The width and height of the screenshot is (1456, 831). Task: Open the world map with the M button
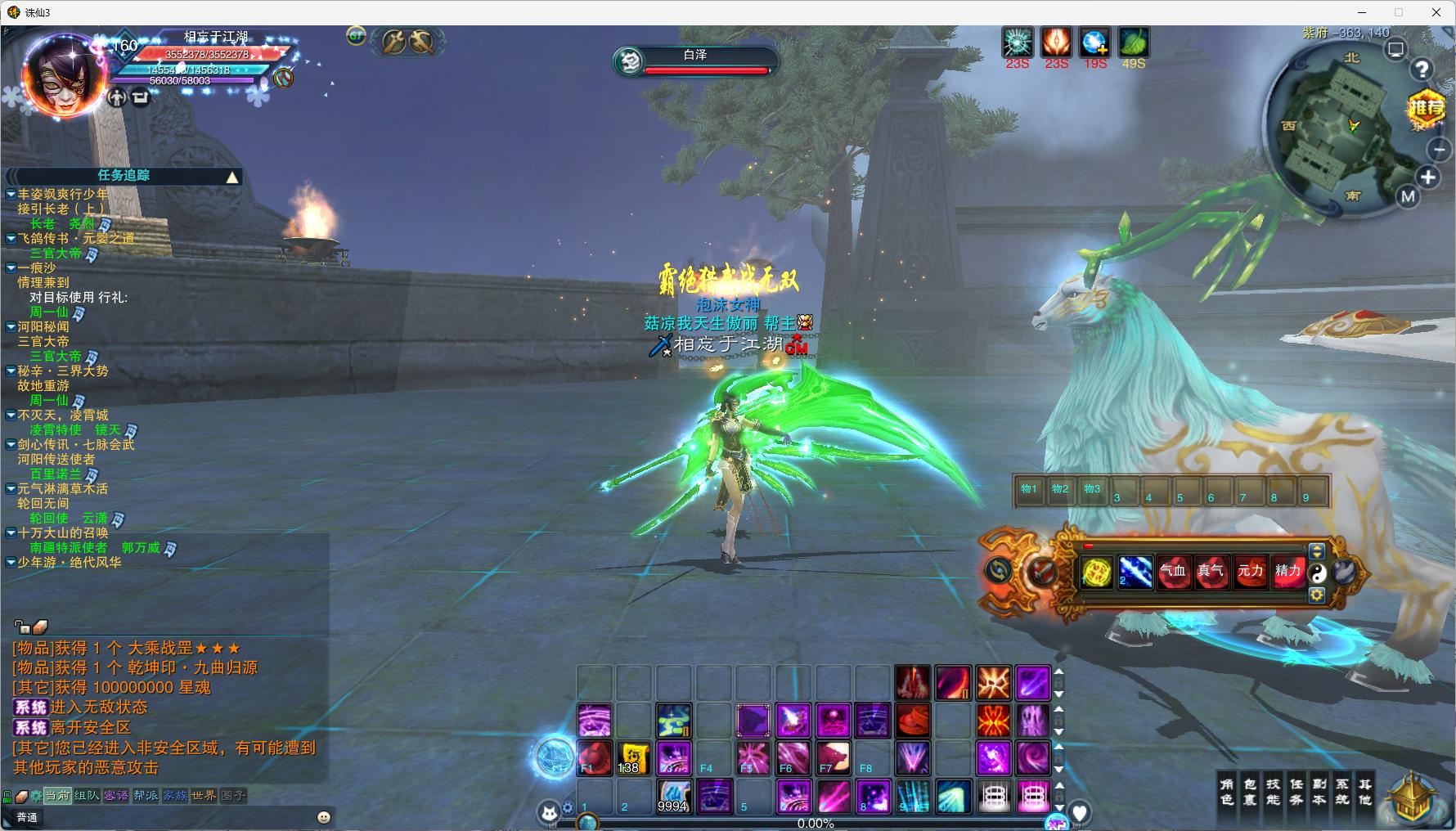pyautogui.click(x=1408, y=196)
